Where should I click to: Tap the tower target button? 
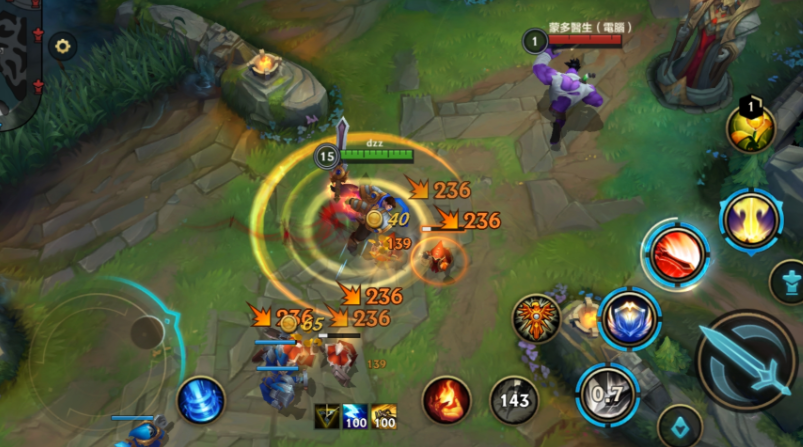tap(788, 281)
